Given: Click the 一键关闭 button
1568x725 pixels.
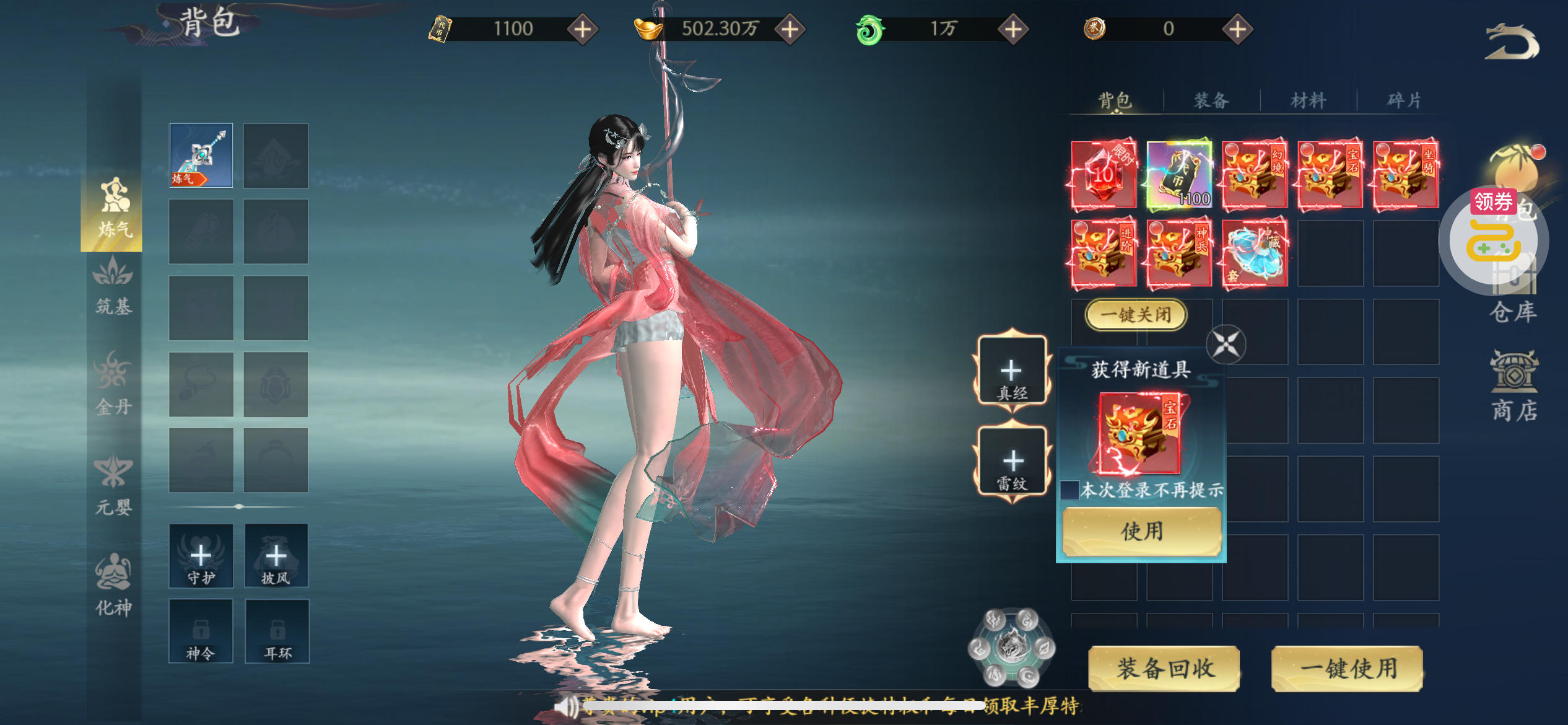Looking at the screenshot, I should coord(1136,315).
